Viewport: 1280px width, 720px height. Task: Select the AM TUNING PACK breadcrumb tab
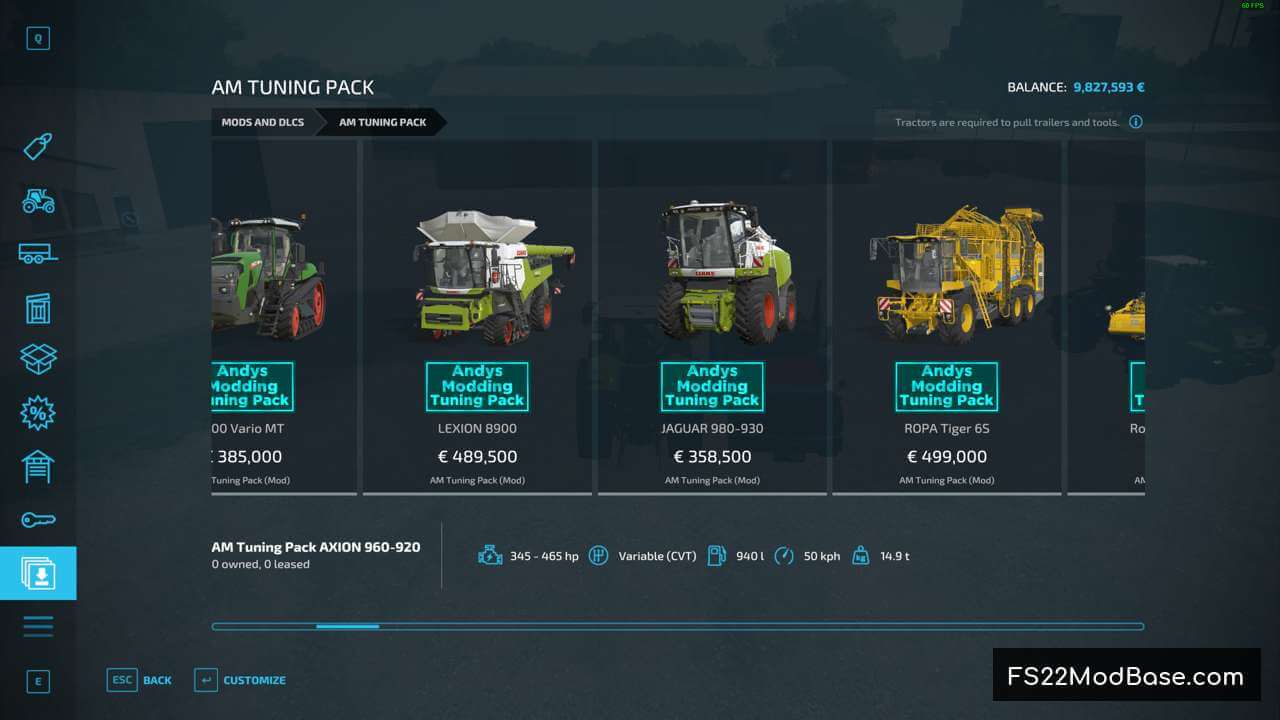[x=383, y=122]
